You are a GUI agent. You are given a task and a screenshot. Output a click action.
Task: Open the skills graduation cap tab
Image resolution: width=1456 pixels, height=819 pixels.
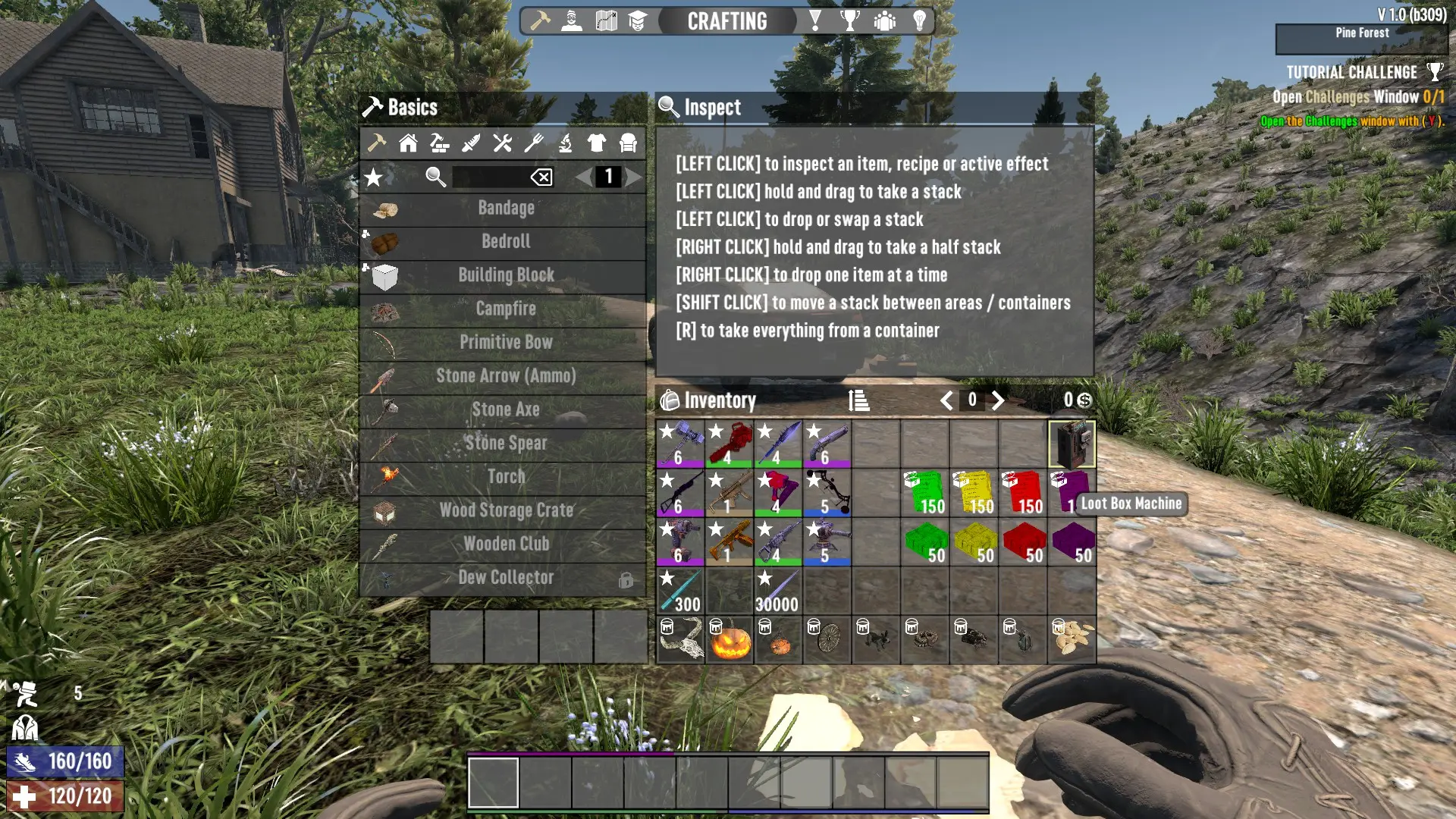coord(638,20)
